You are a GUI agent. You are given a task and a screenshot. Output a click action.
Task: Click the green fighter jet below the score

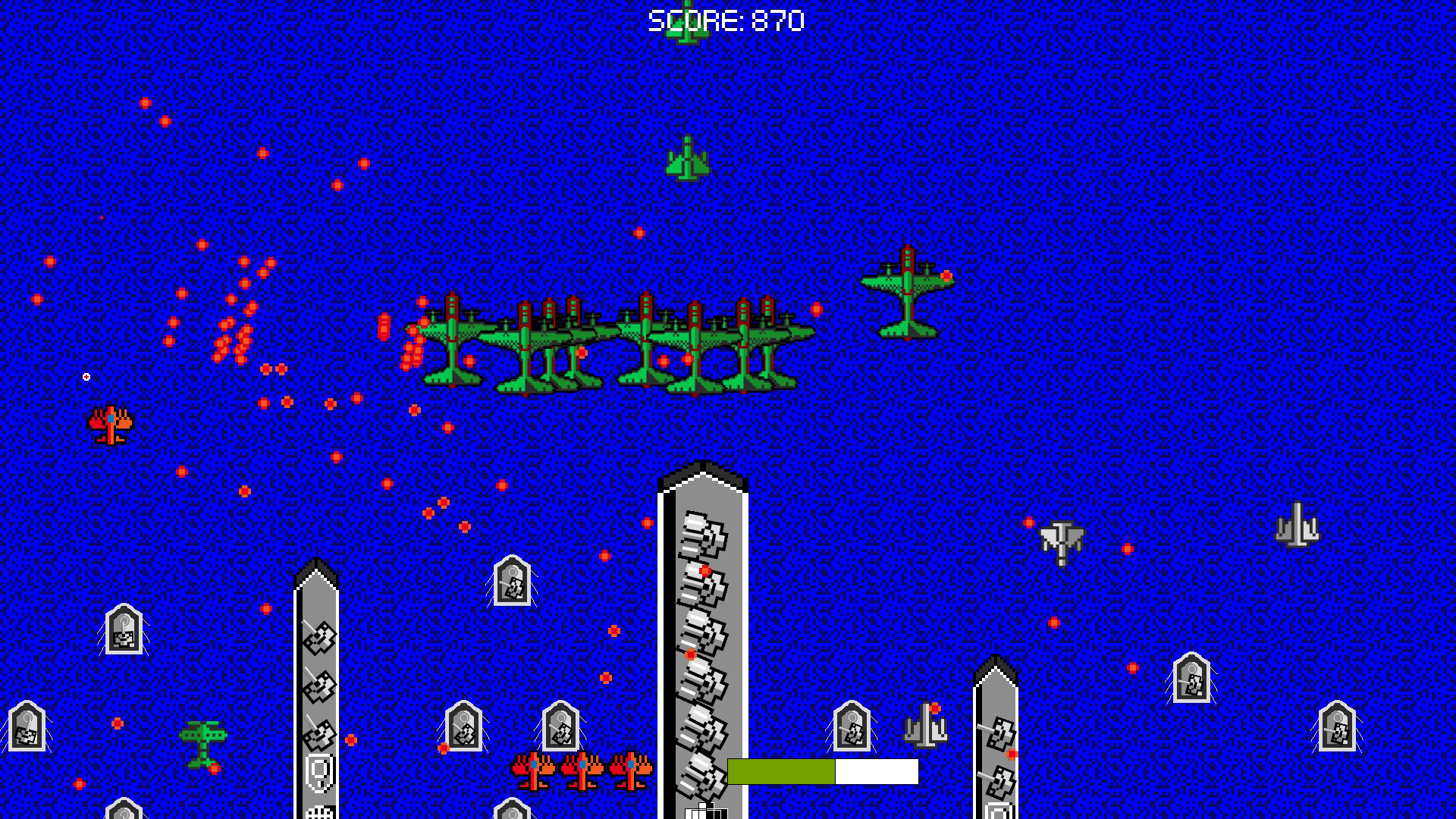686,159
